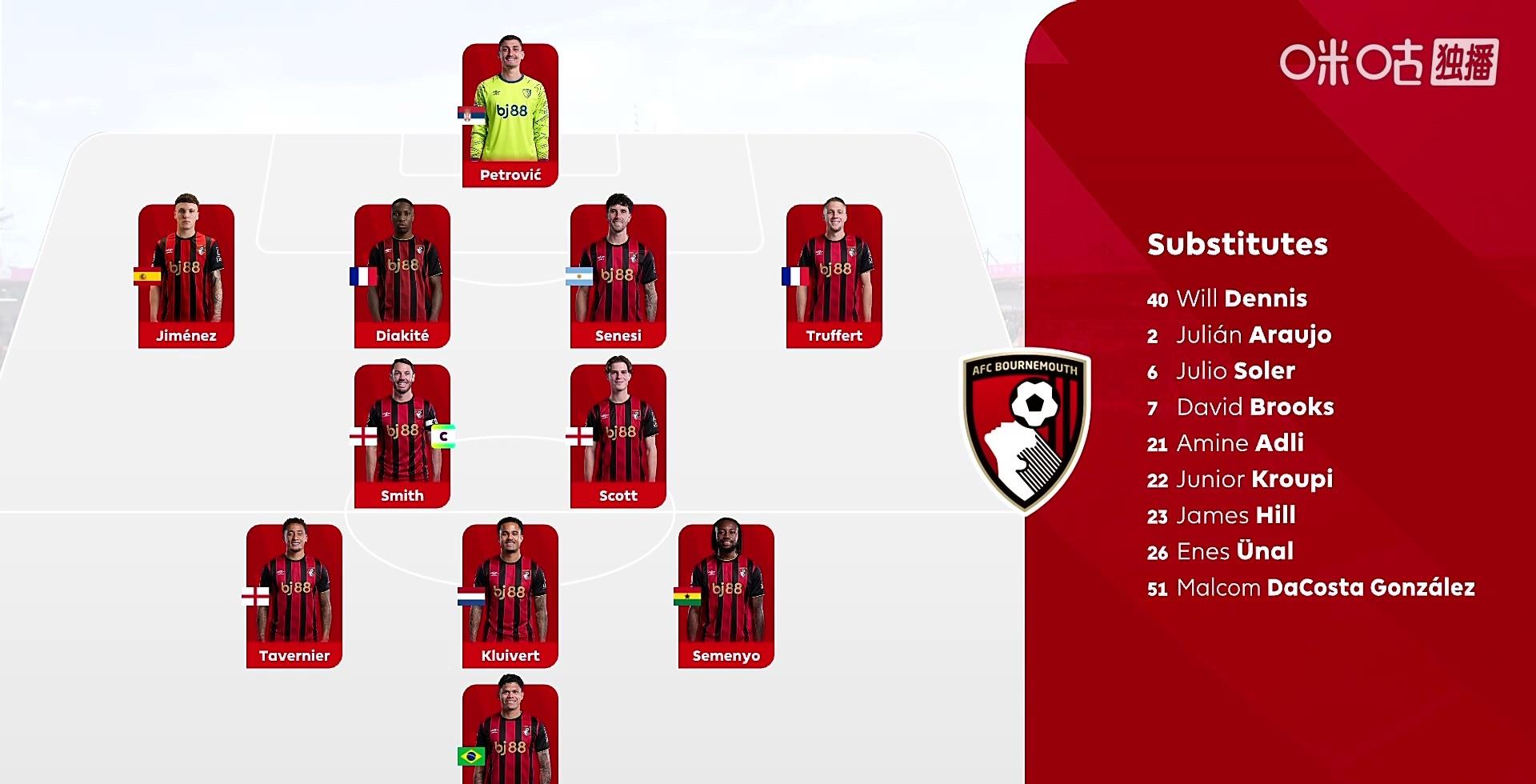Select goalkeeper Petrović's player card
This screenshot has height=784, width=1536.
pos(510,116)
